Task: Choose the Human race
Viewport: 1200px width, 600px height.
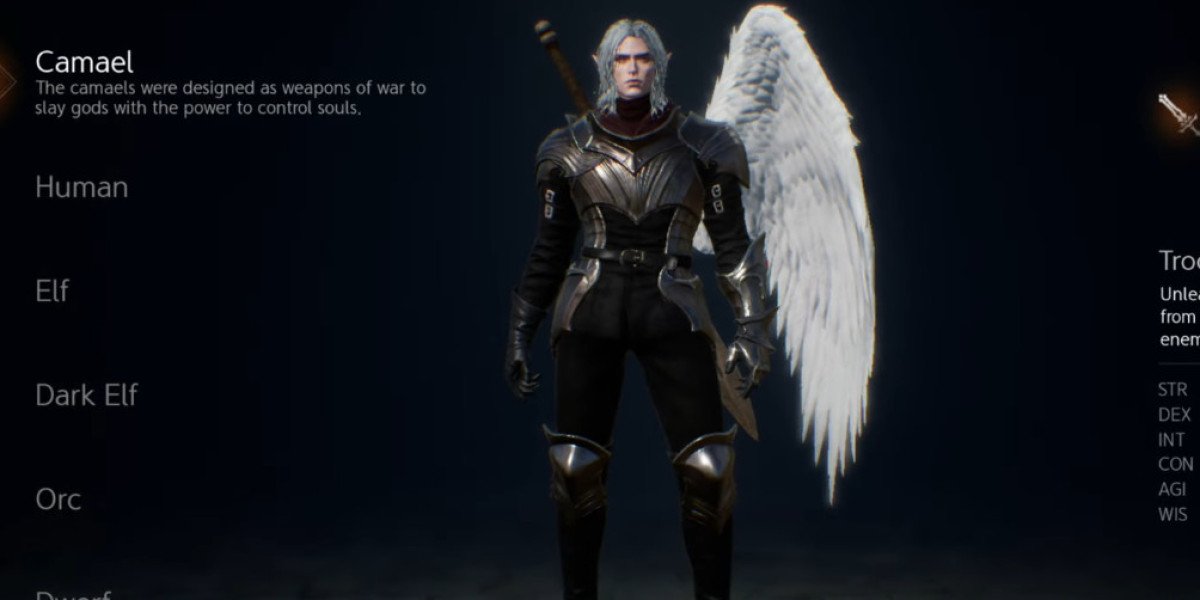Action: coord(82,187)
